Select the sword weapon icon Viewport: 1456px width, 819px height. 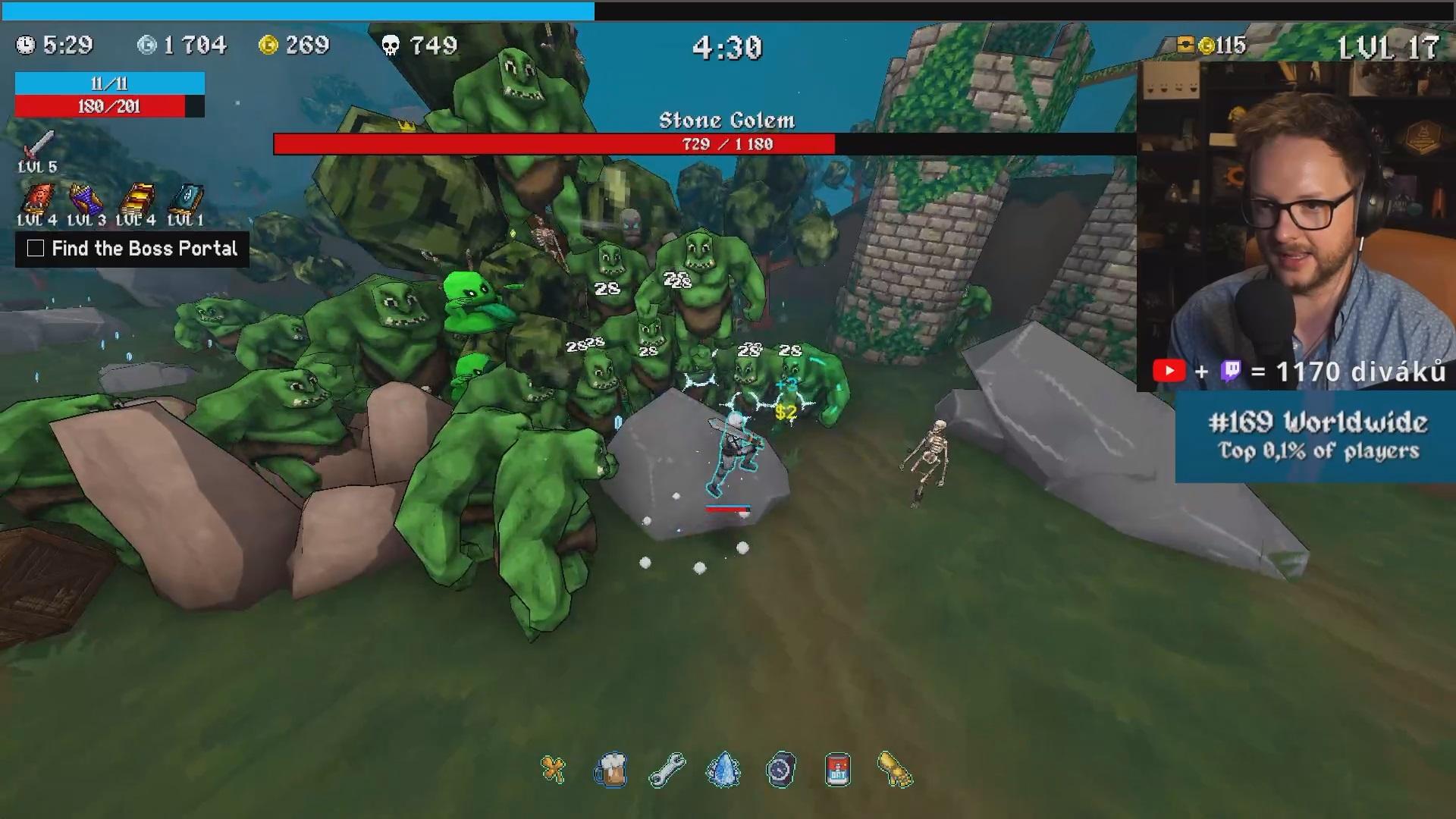(x=38, y=144)
